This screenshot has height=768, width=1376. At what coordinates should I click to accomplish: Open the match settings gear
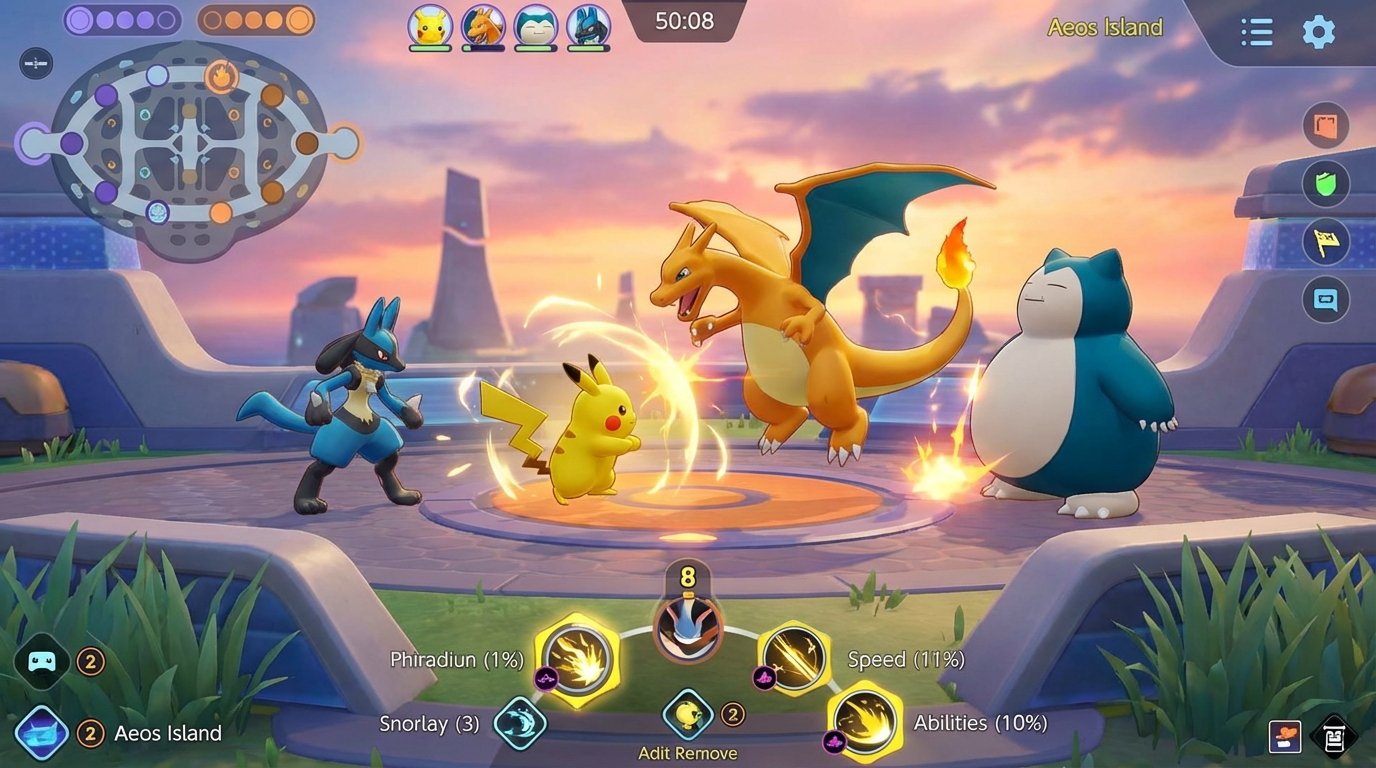[x=1319, y=31]
